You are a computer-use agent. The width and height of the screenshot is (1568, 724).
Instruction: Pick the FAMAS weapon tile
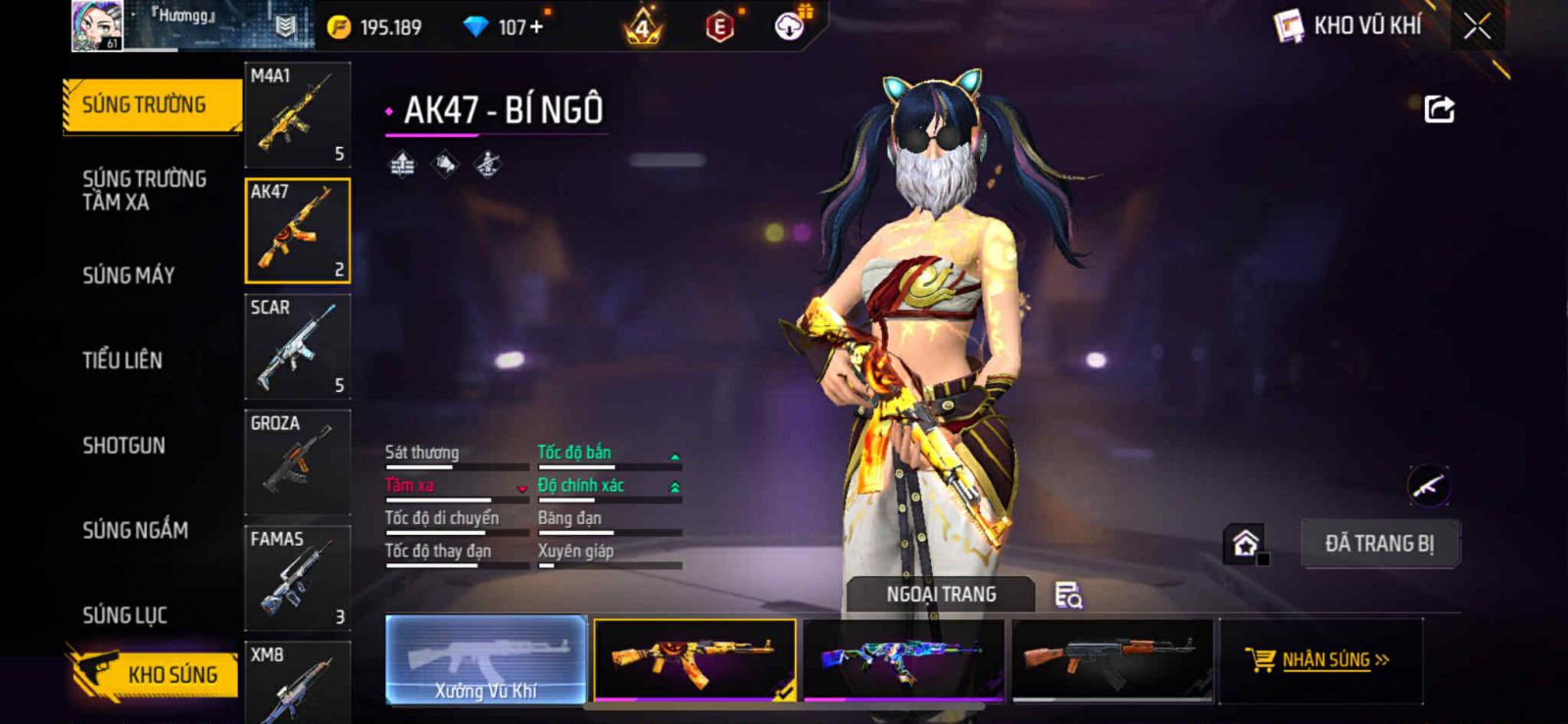click(297, 577)
